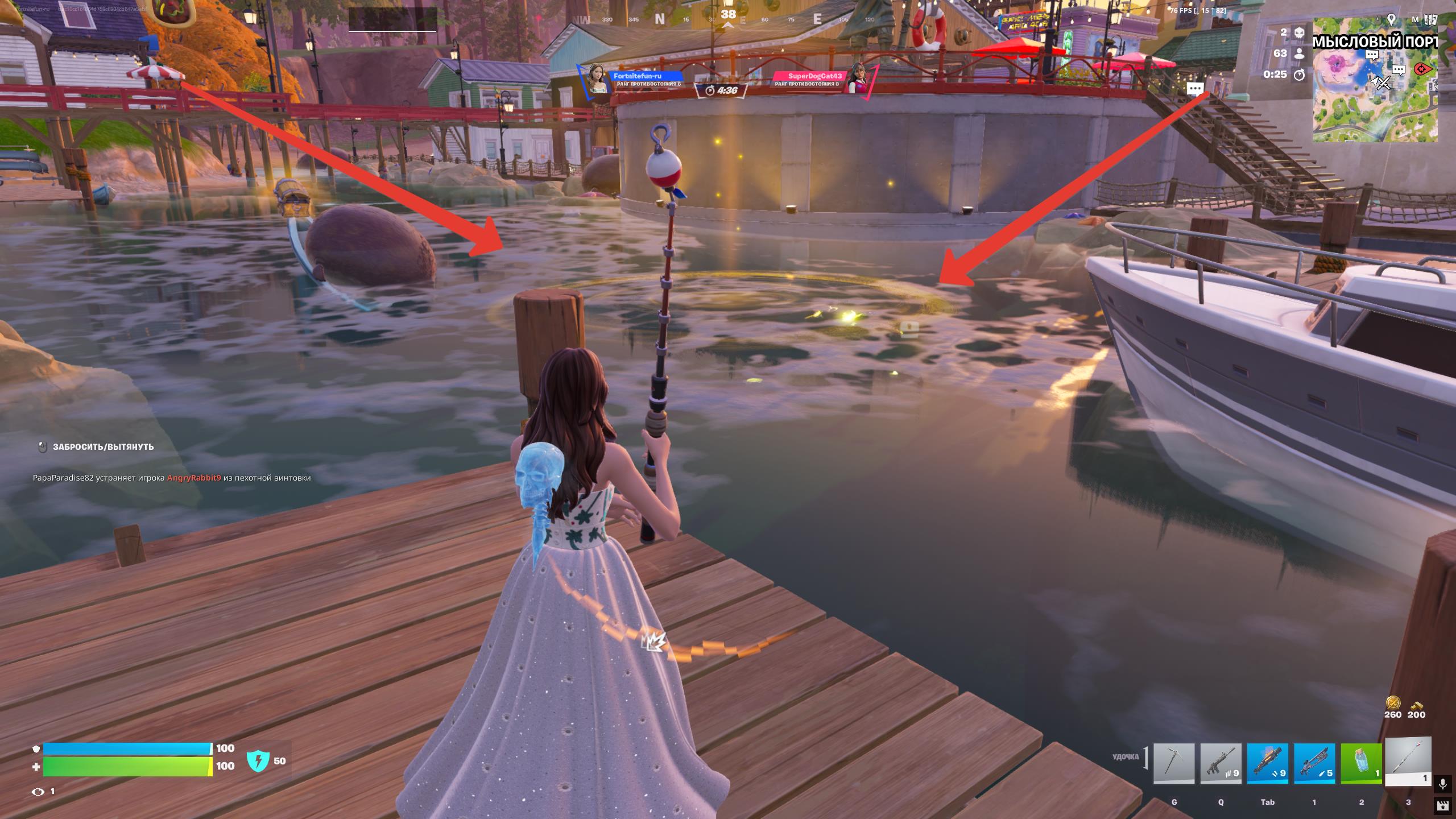Select the grey assault rifle slot
This screenshot has height=819, width=1456.
click(1221, 763)
